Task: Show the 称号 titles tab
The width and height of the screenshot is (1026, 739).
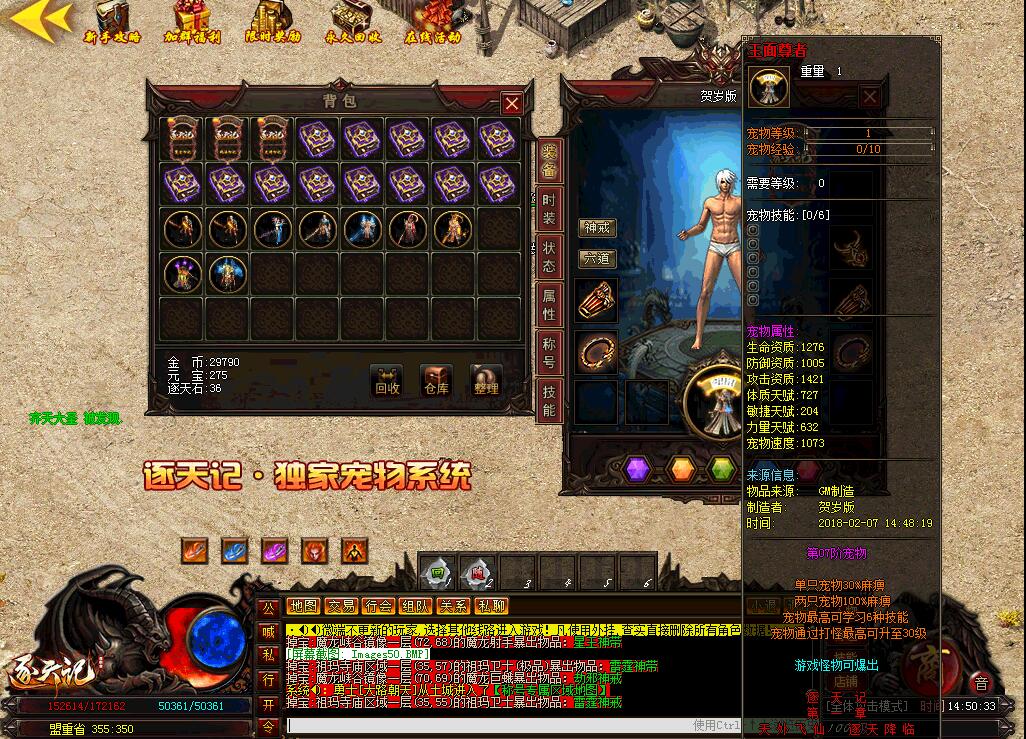Action: pyautogui.click(x=549, y=351)
